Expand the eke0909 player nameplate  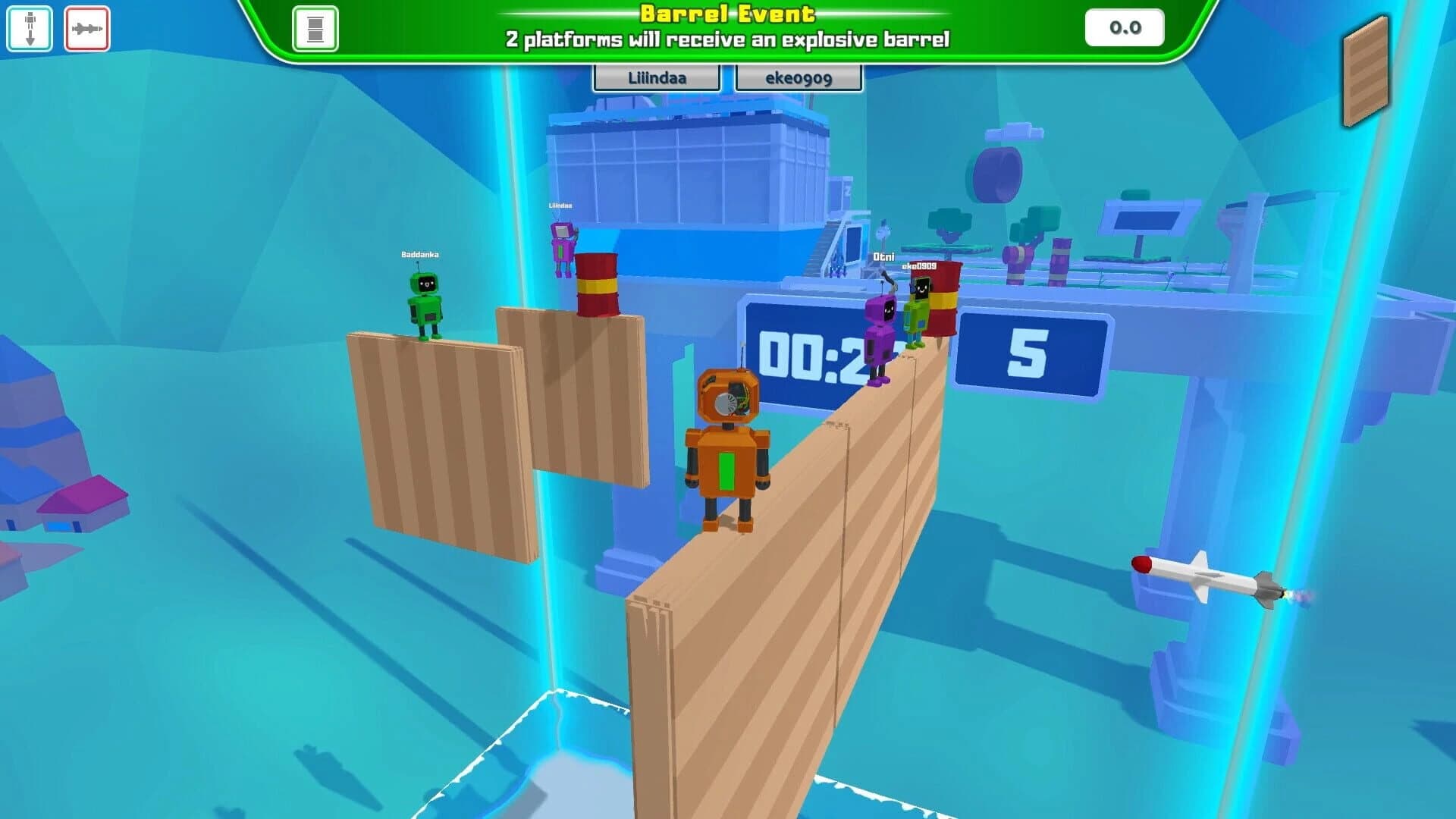coord(796,77)
